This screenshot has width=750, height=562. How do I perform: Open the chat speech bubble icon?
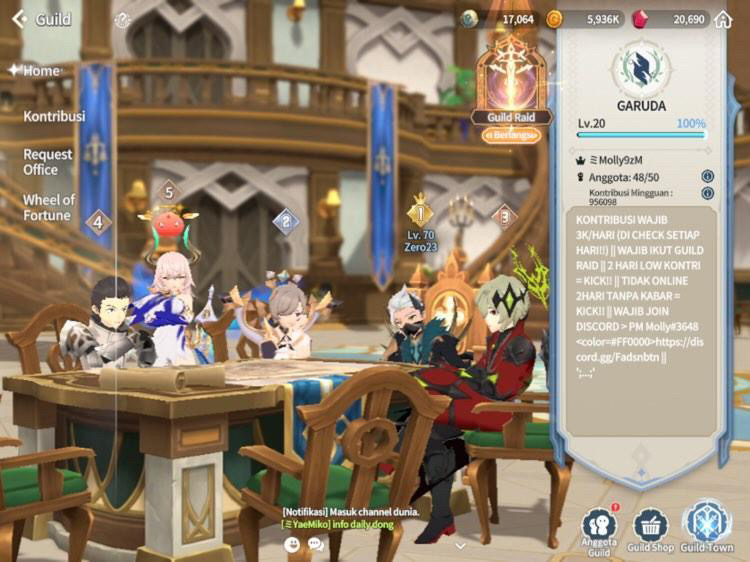pyautogui.click(x=315, y=544)
